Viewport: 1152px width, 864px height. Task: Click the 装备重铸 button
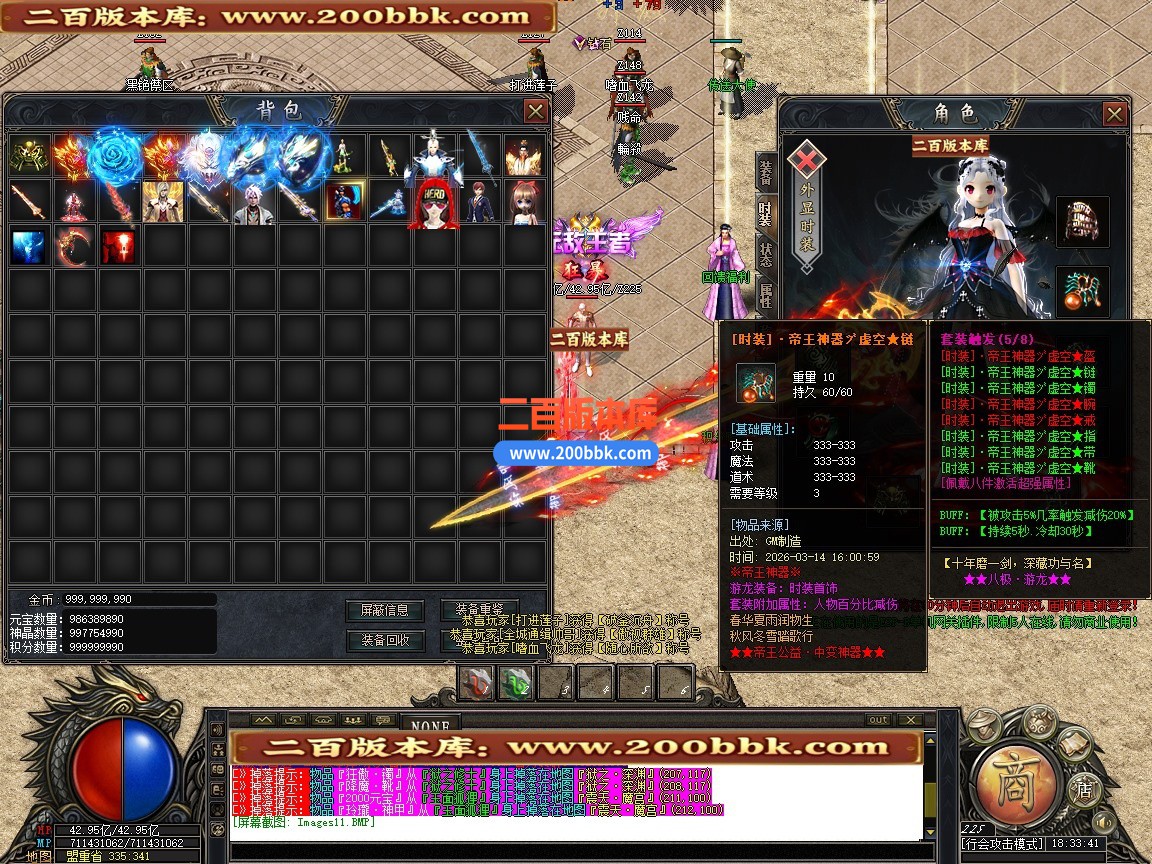479,610
